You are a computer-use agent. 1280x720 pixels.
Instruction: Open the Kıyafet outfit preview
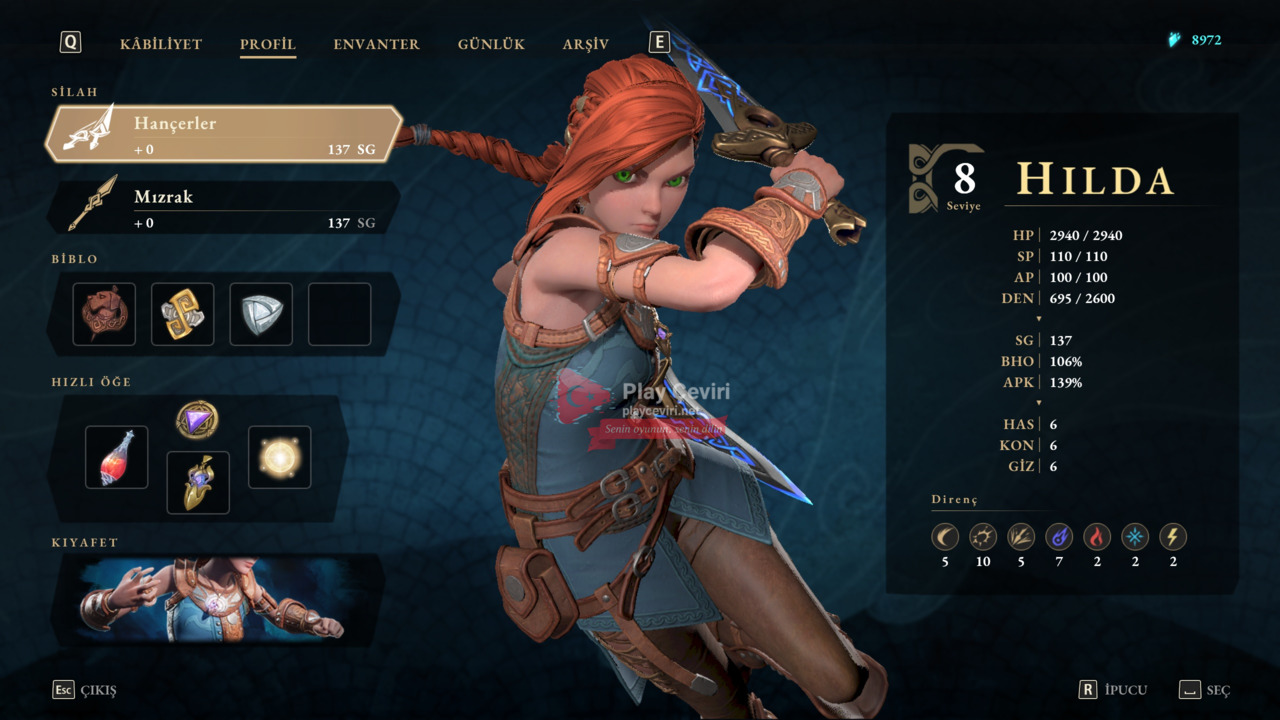(217, 600)
